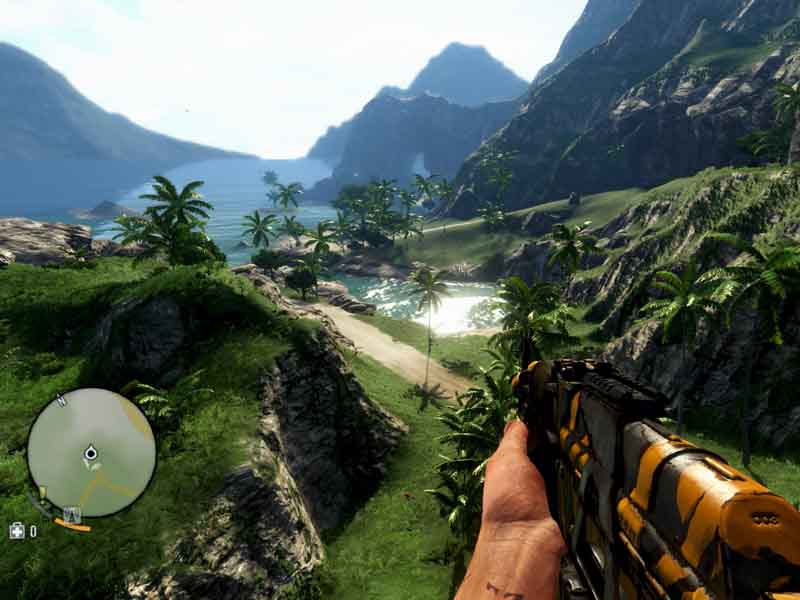Click the marker on the minimap's upper-left edge
800x600 pixels.
[60, 400]
